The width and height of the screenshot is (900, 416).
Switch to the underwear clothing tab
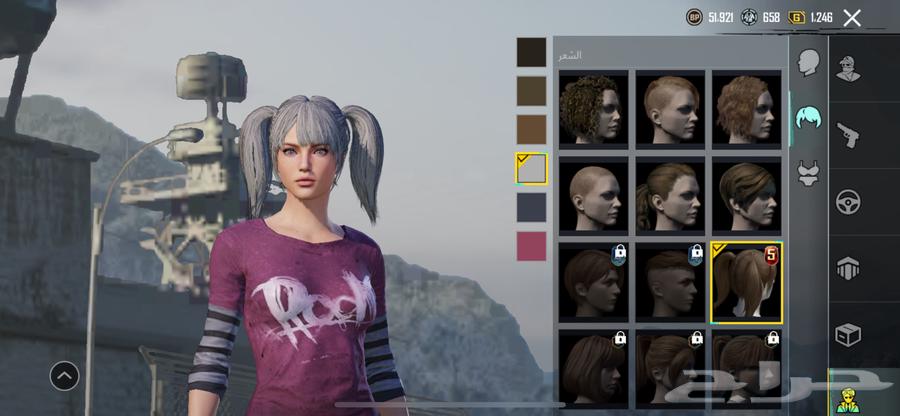pyautogui.click(x=808, y=174)
